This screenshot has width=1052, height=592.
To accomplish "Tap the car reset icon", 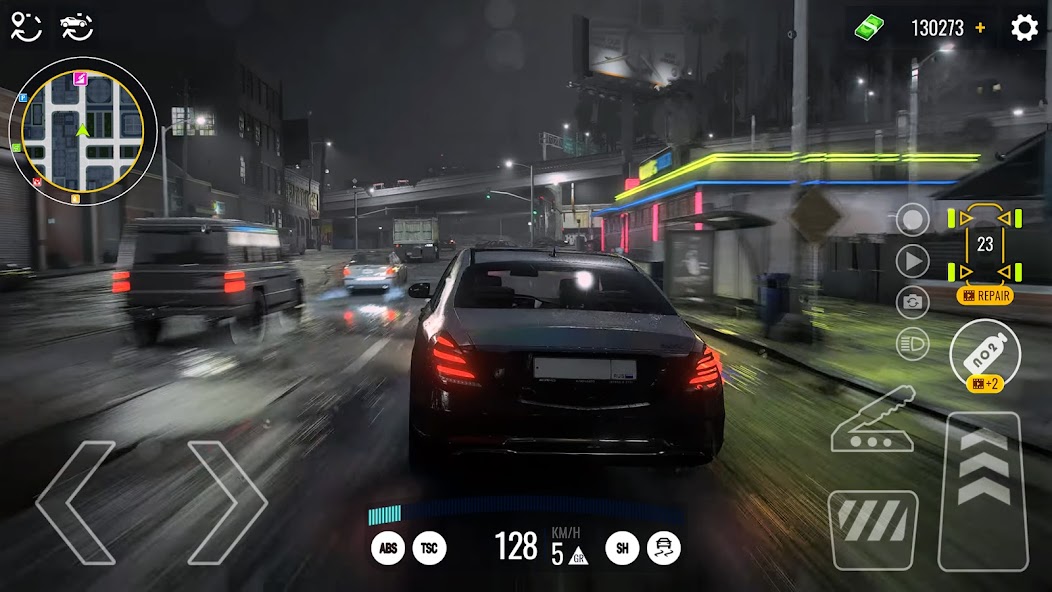I will point(76,27).
